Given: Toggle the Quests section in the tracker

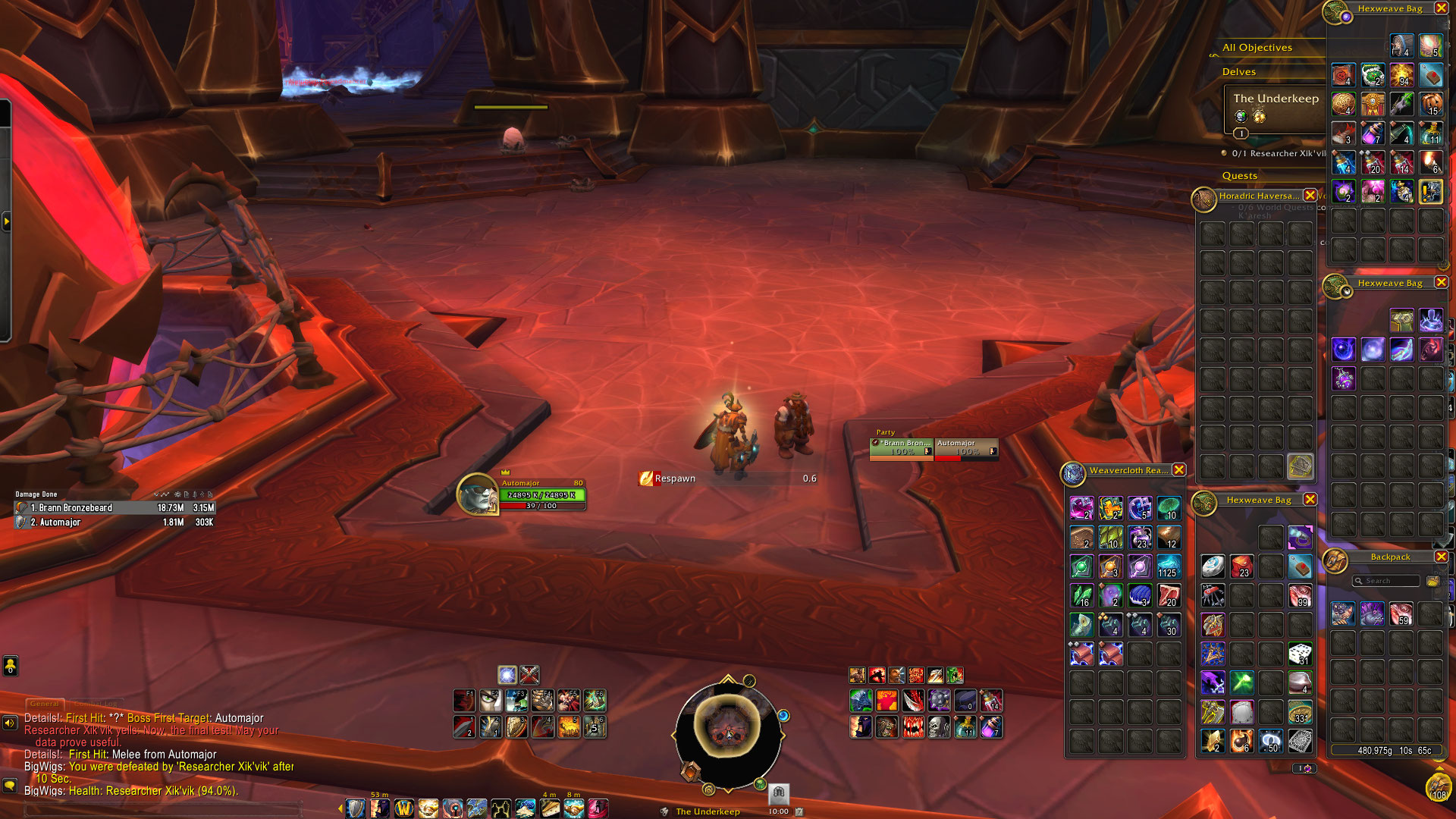Looking at the screenshot, I should (x=1239, y=176).
